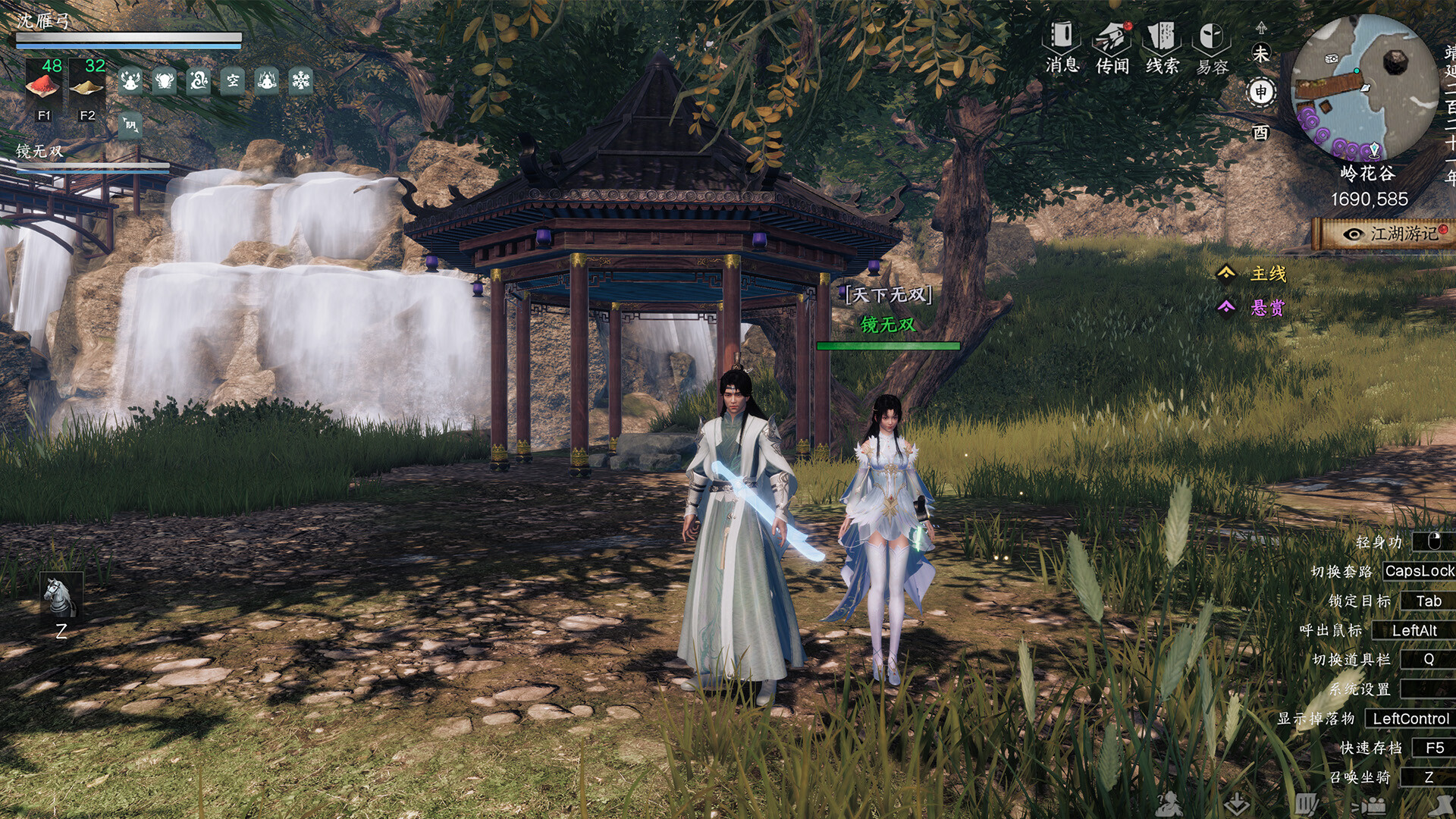Click the camera icon in bottom bar

click(1373, 805)
